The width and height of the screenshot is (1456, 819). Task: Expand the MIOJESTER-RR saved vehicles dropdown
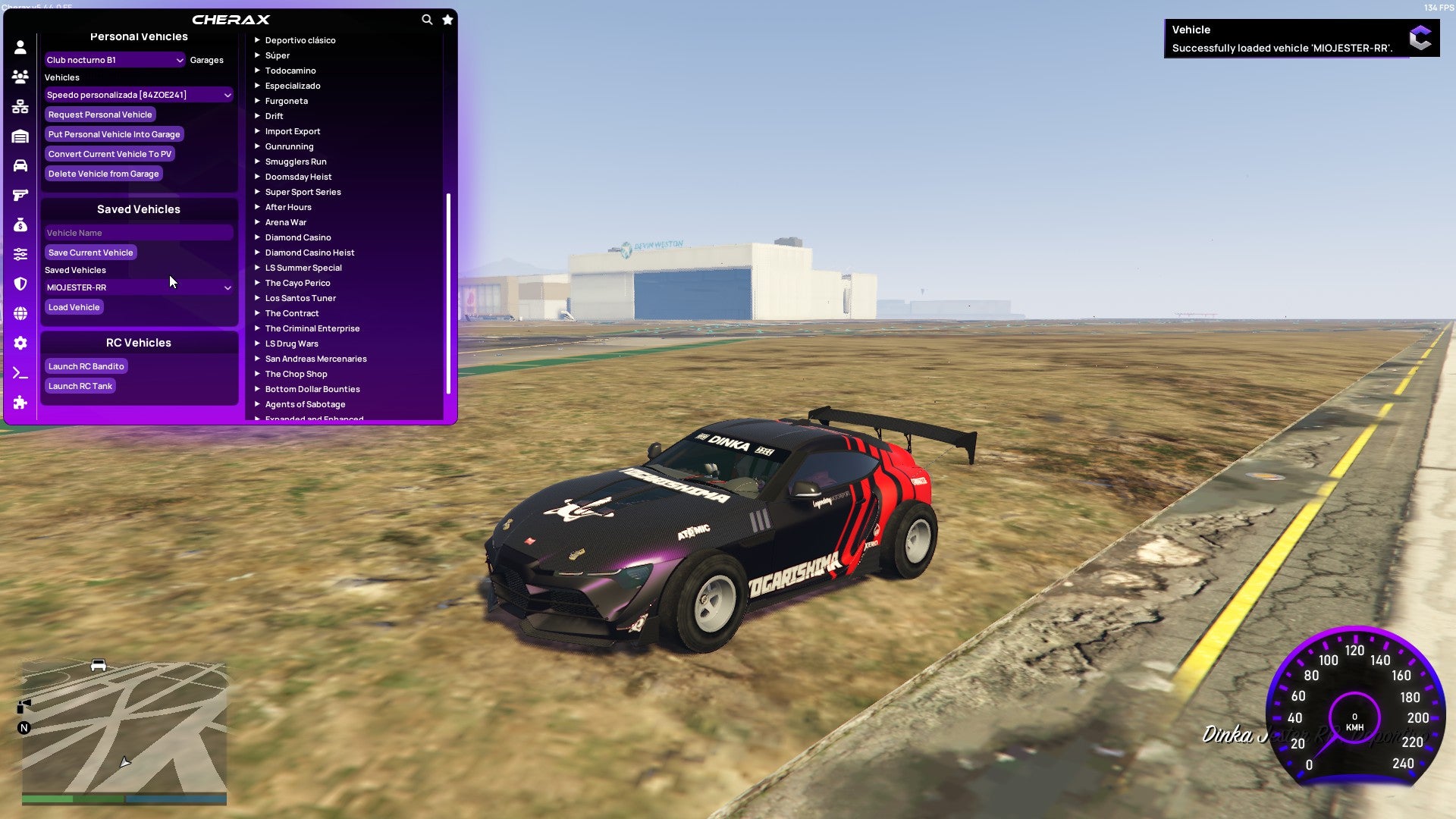point(138,287)
